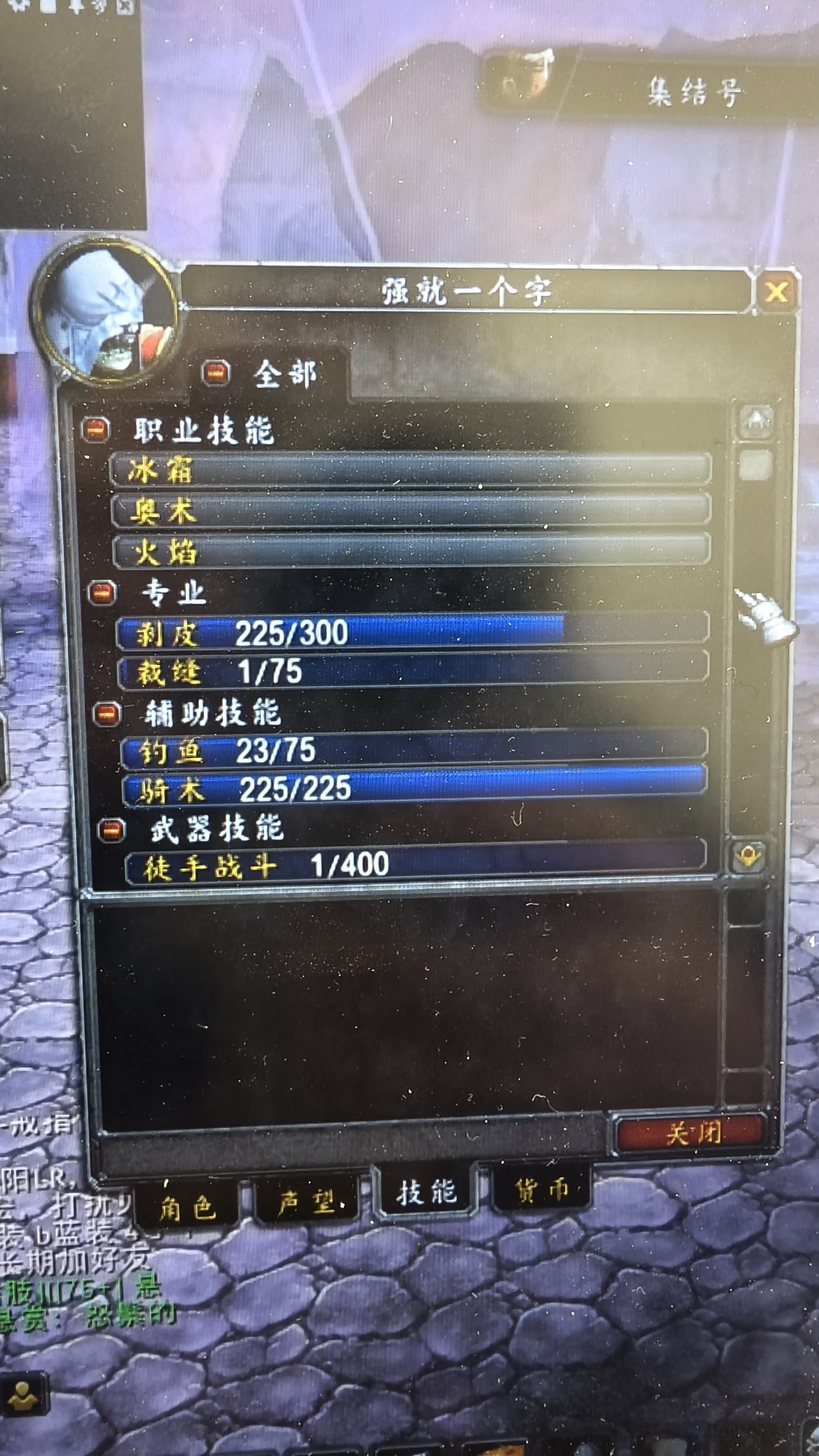Open the 声望 reputation tab

pyautogui.click(x=308, y=1201)
